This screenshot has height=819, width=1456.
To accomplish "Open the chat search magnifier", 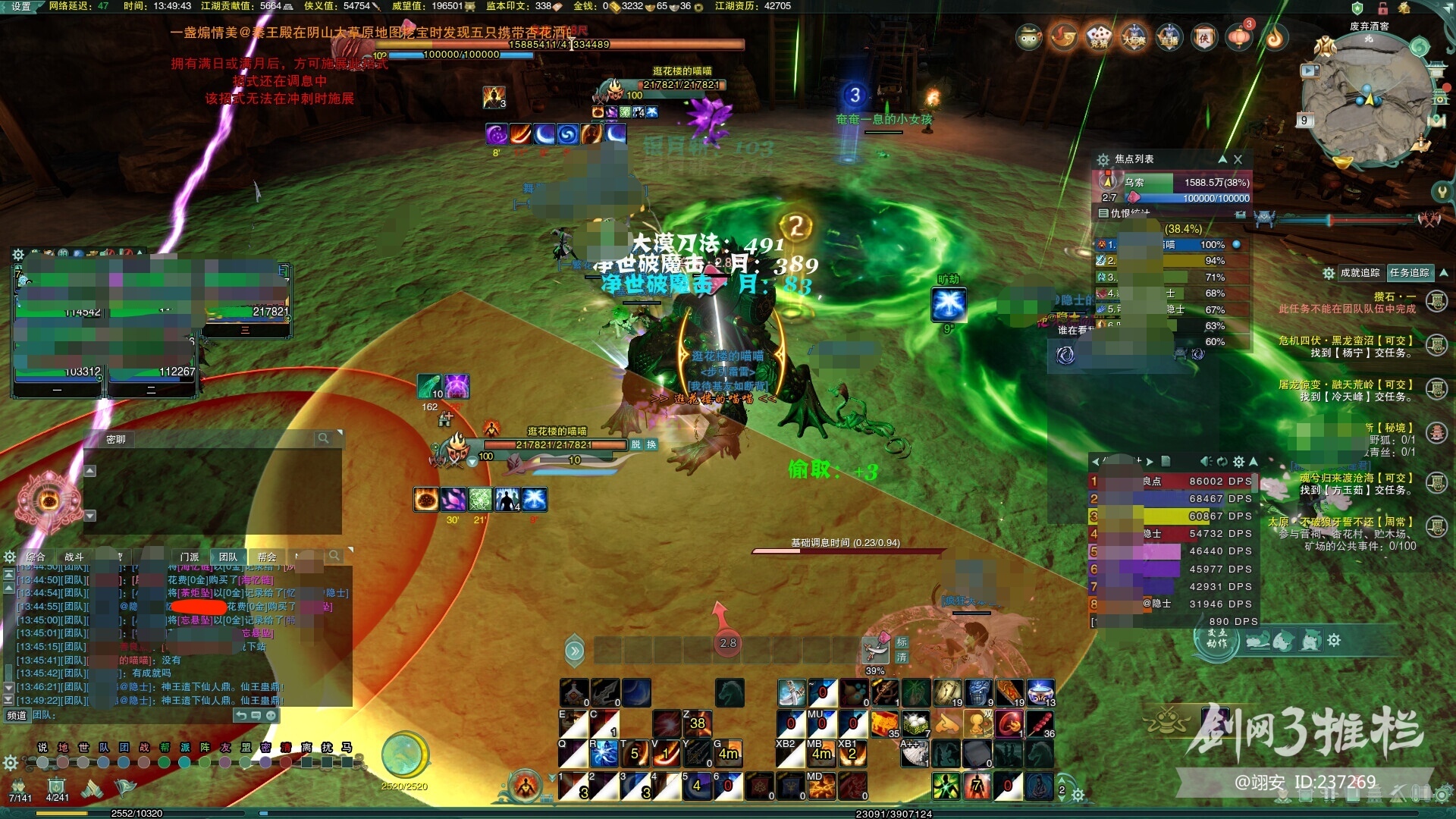I will (334, 556).
